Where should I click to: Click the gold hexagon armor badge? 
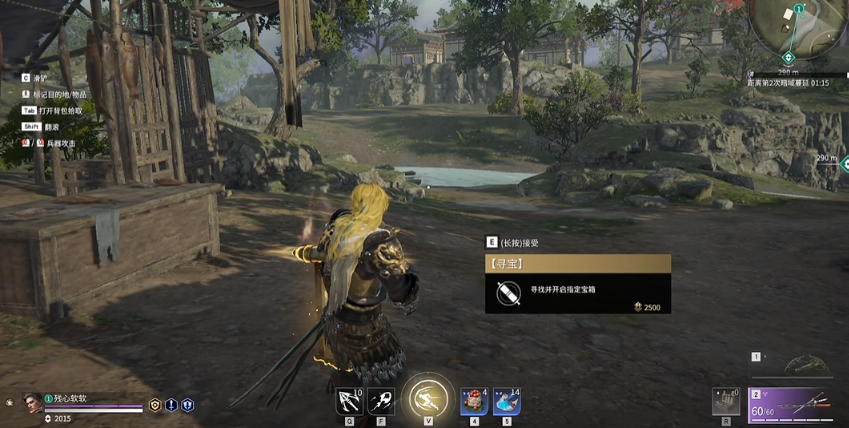(x=155, y=405)
